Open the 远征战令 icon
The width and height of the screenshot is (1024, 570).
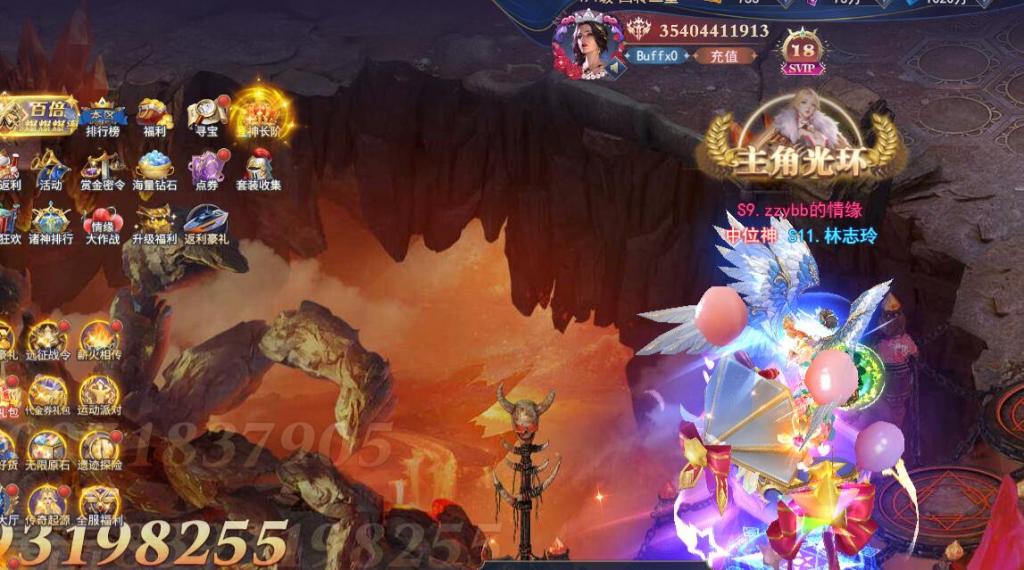pos(48,340)
